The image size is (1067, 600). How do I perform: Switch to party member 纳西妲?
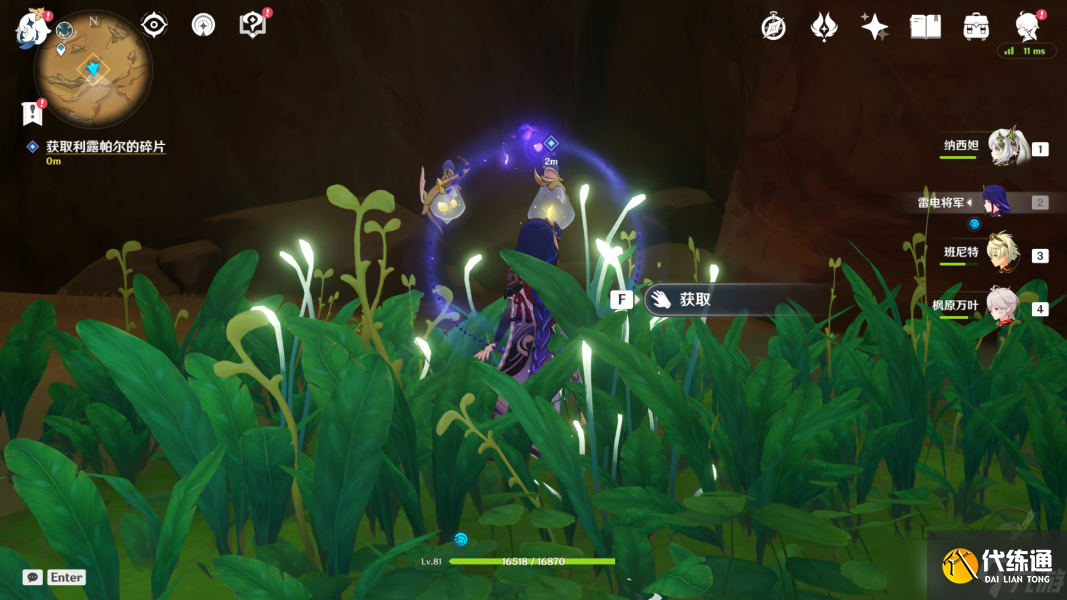point(1006,148)
